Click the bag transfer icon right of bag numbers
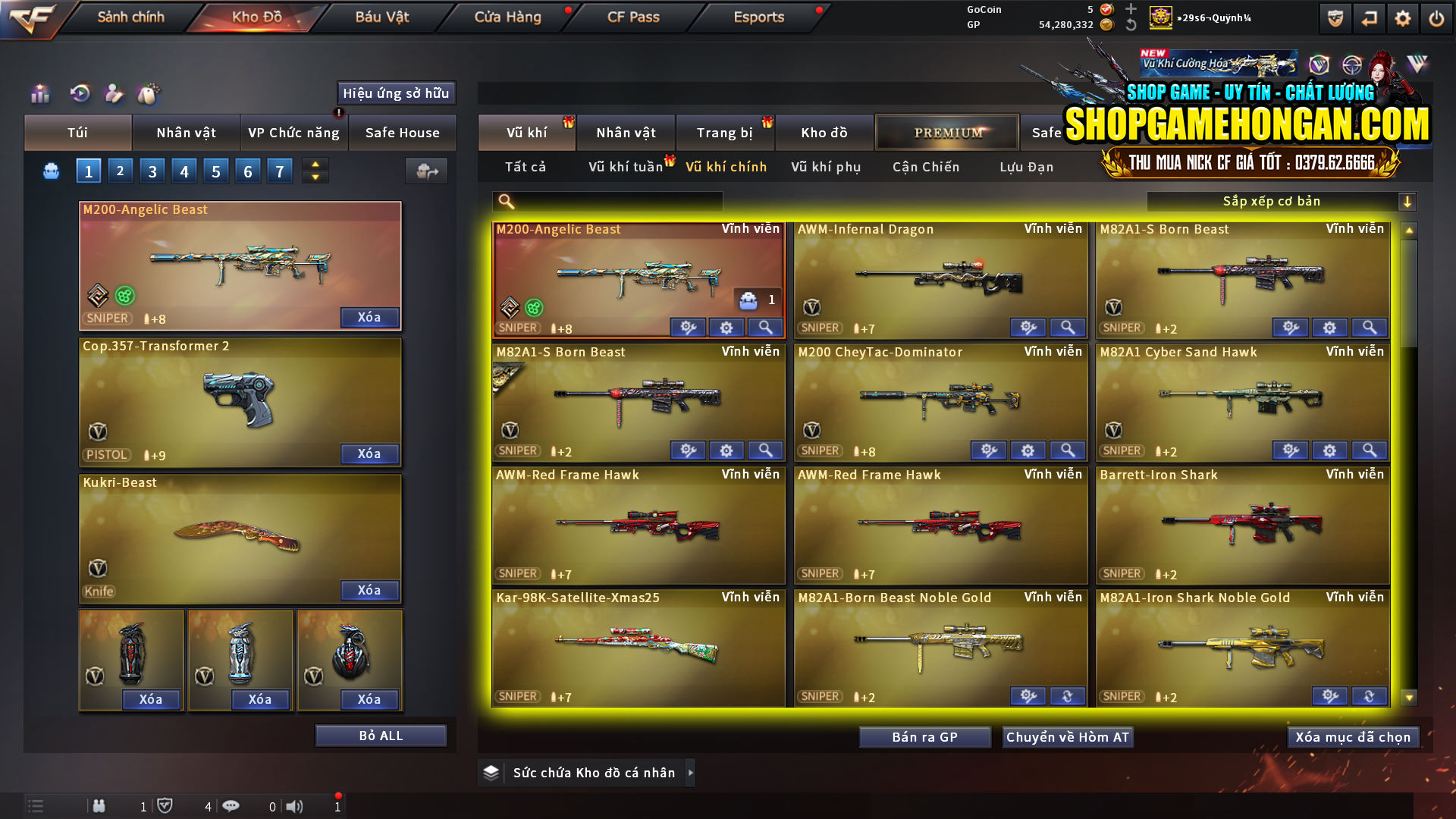The image size is (1456, 819). 426,171
